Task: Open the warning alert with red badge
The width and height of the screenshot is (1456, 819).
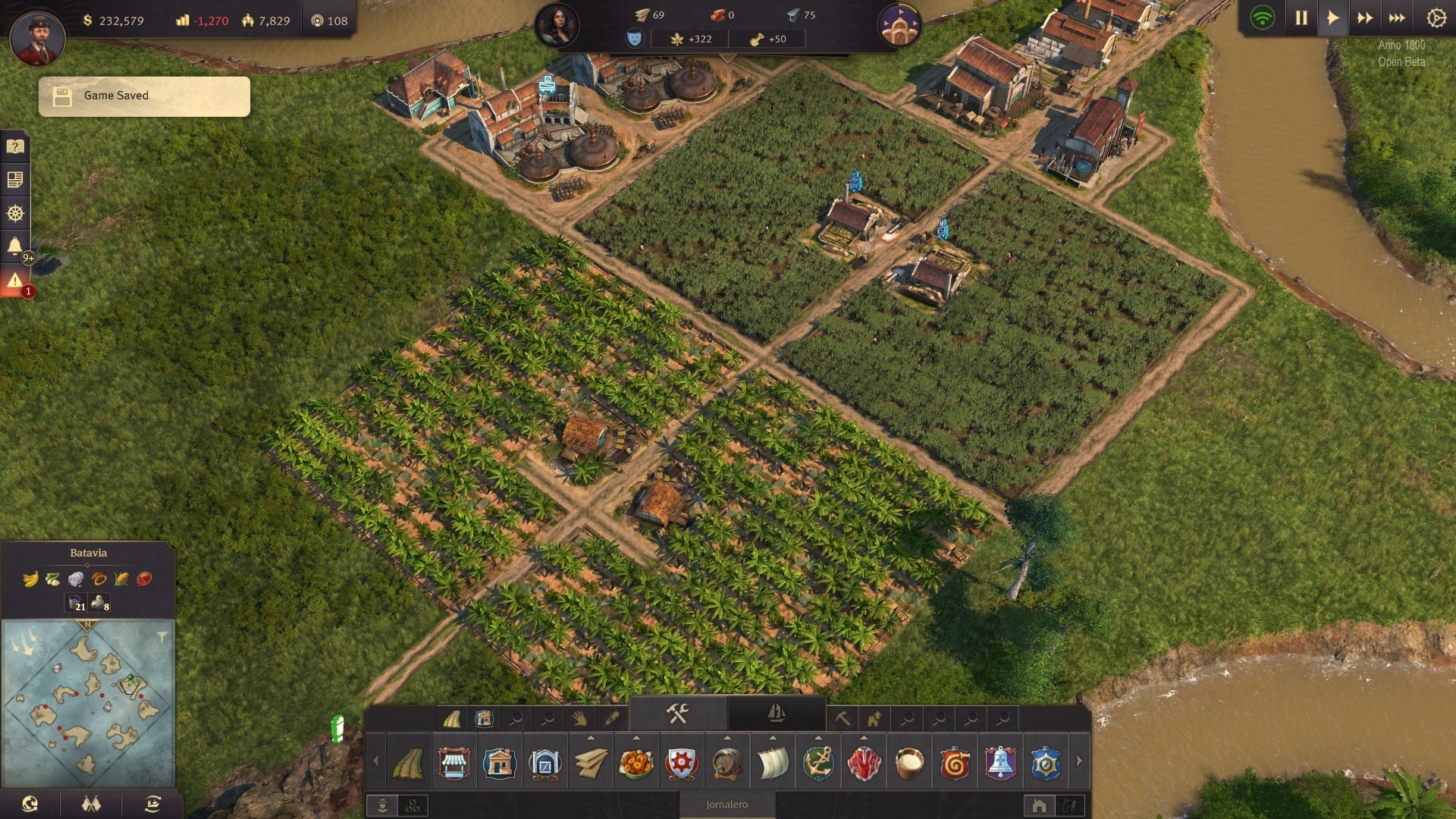Action: [x=15, y=281]
